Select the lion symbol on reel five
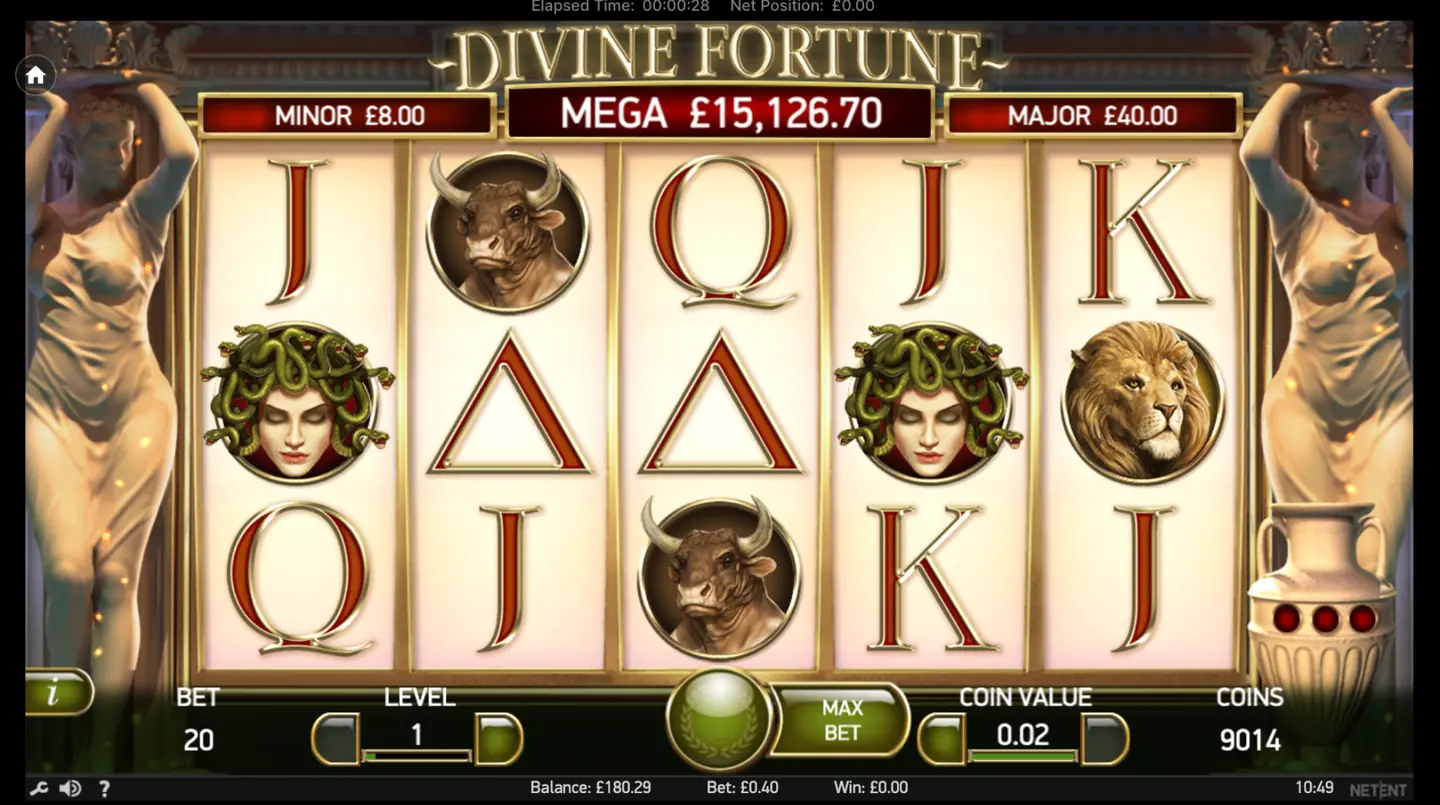The height and width of the screenshot is (805, 1440). pyautogui.click(x=1141, y=400)
